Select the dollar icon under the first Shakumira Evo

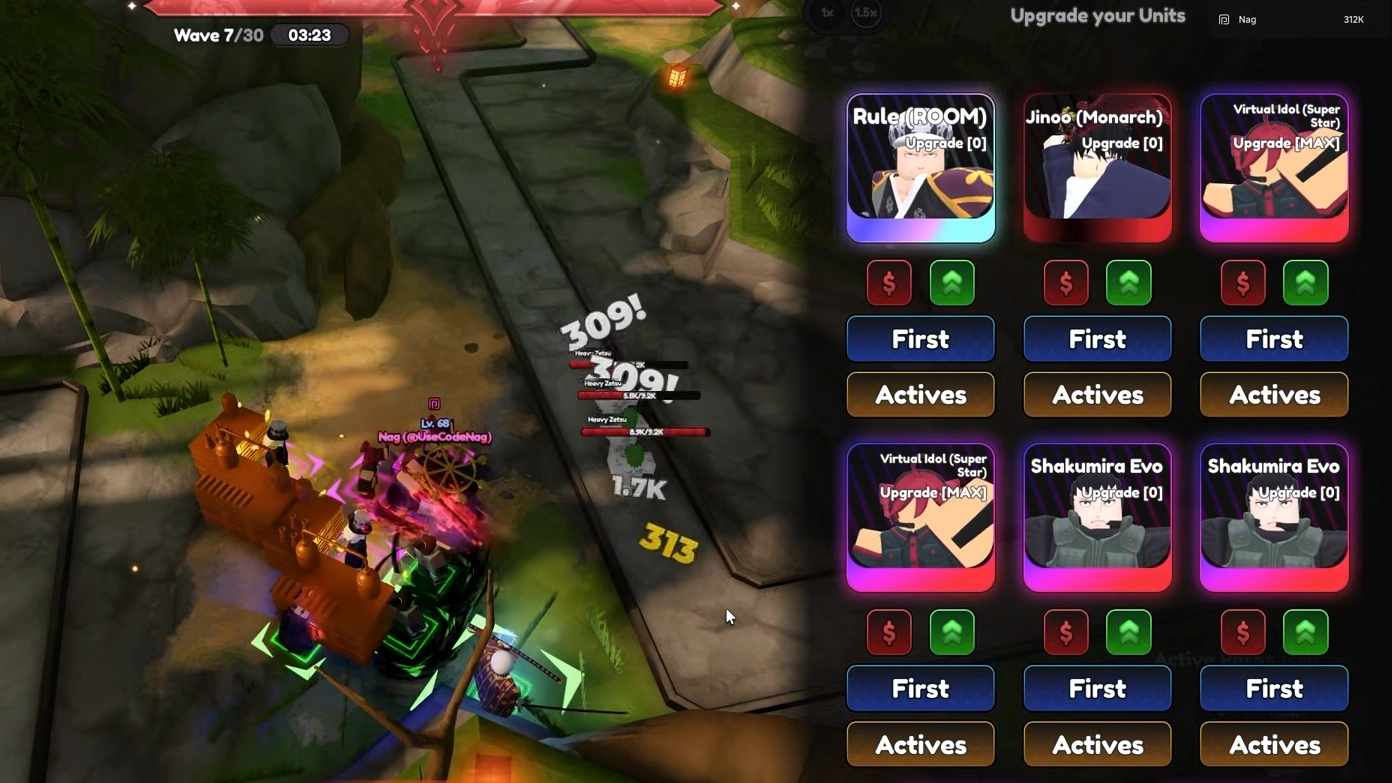click(x=1065, y=631)
